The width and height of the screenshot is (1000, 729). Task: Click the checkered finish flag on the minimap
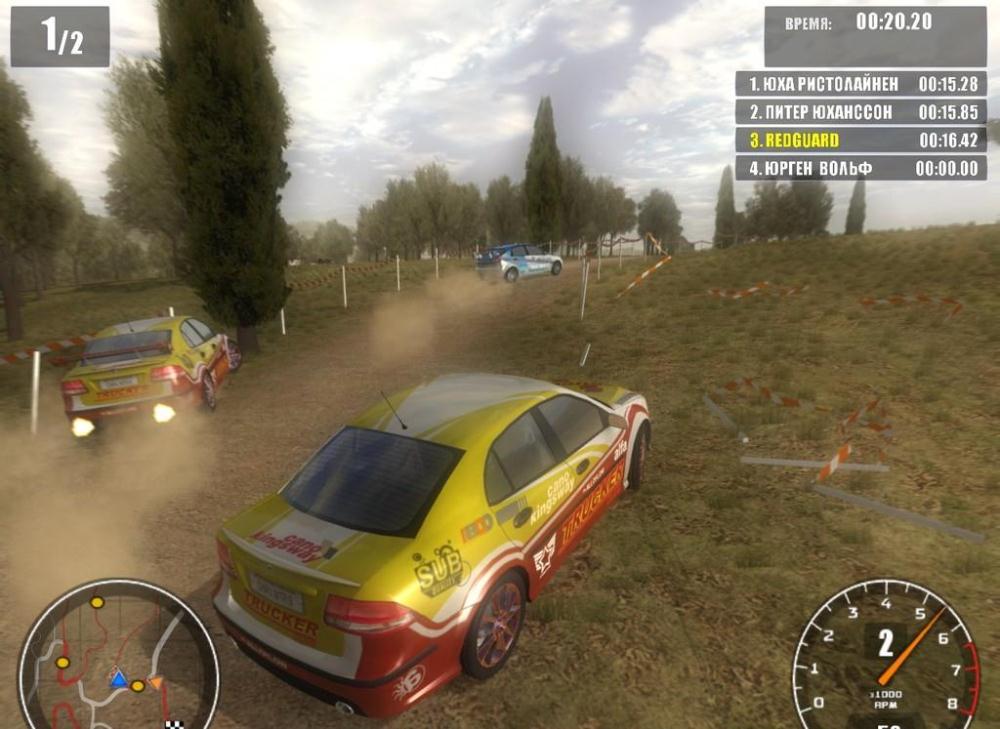174,723
